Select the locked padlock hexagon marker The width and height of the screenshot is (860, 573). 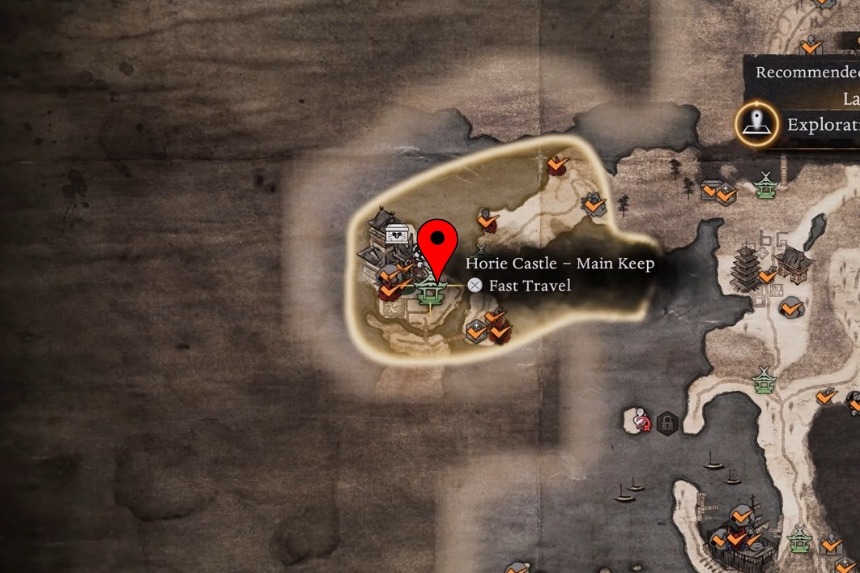[667, 422]
